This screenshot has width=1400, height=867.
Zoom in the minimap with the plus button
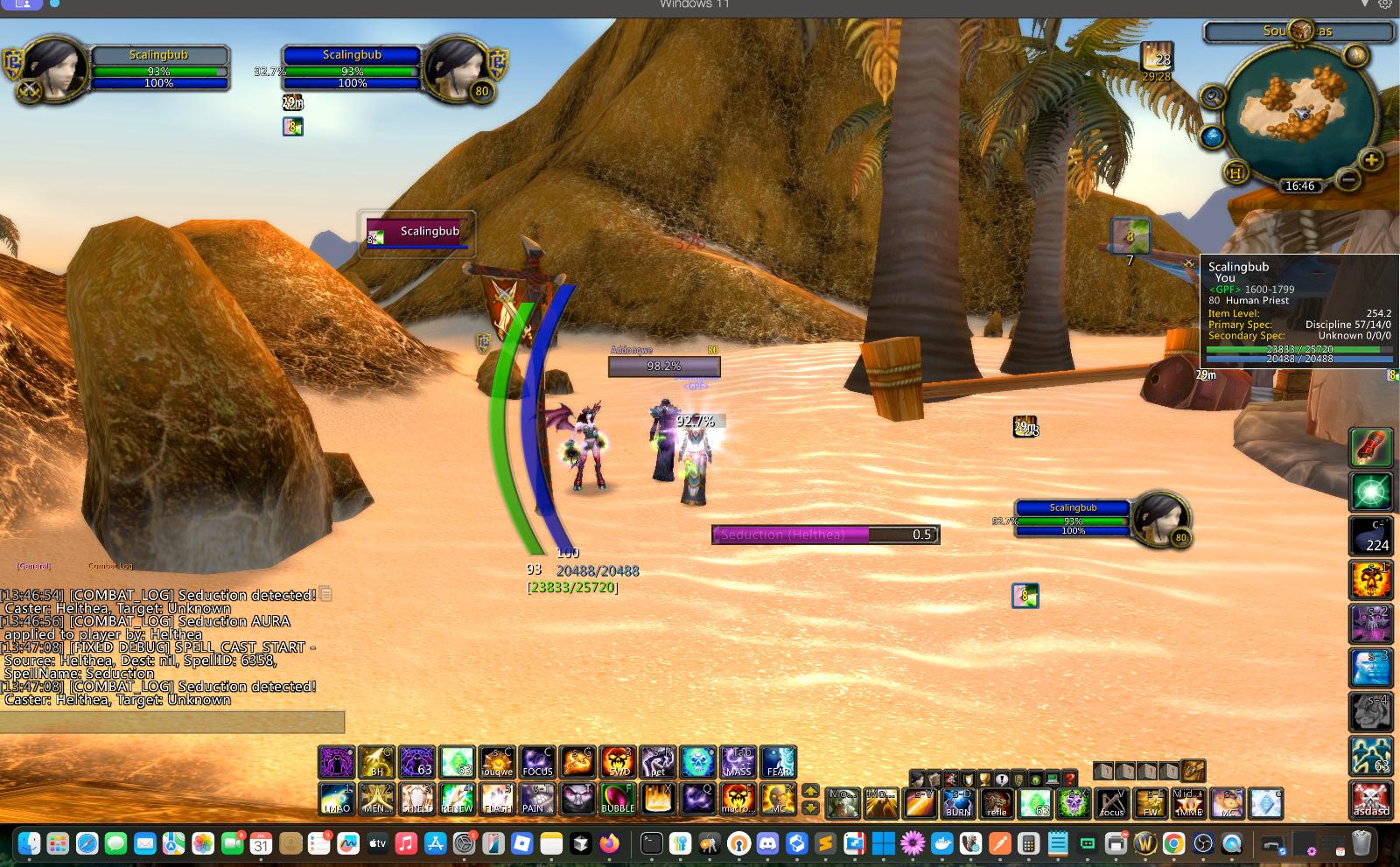1371,160
